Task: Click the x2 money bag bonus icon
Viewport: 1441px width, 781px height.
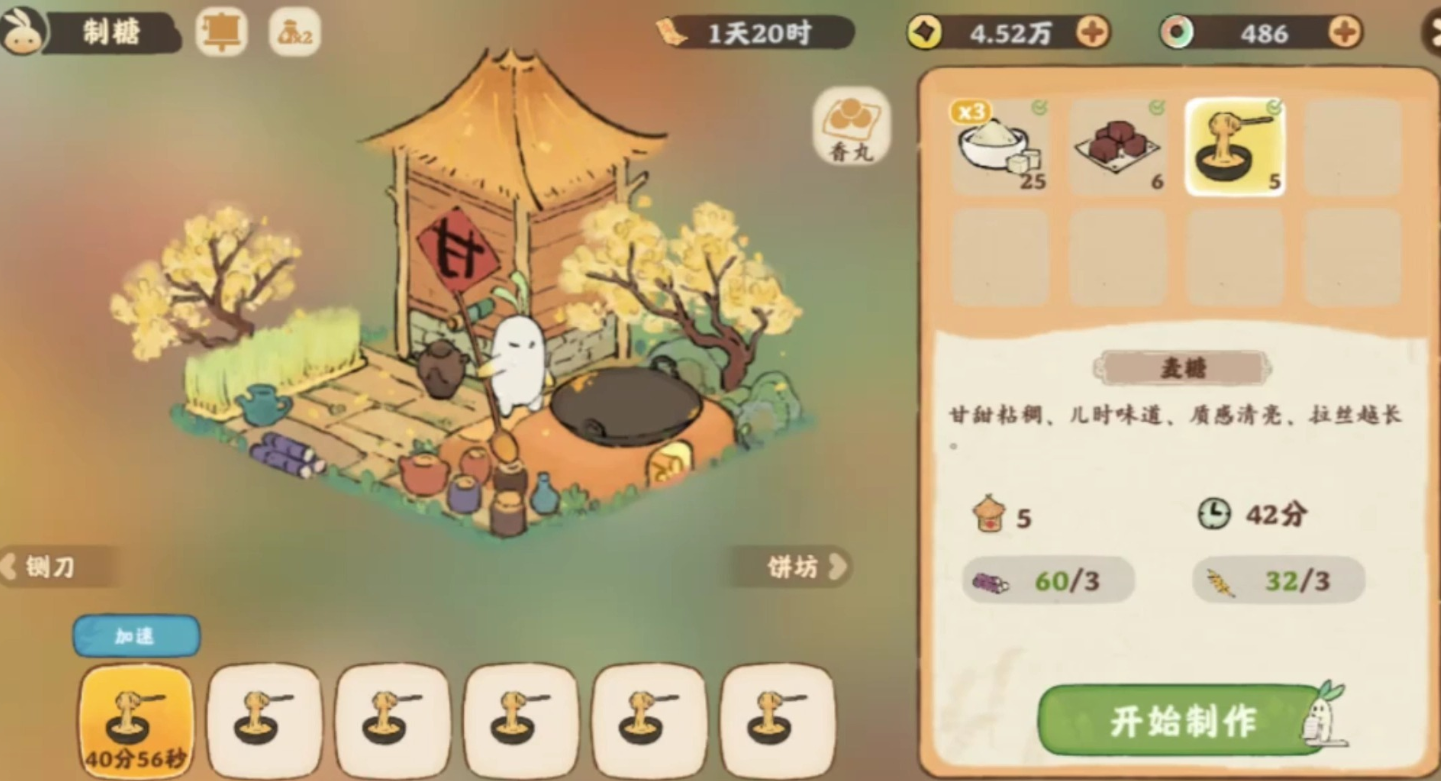Action: pos(293,32)
